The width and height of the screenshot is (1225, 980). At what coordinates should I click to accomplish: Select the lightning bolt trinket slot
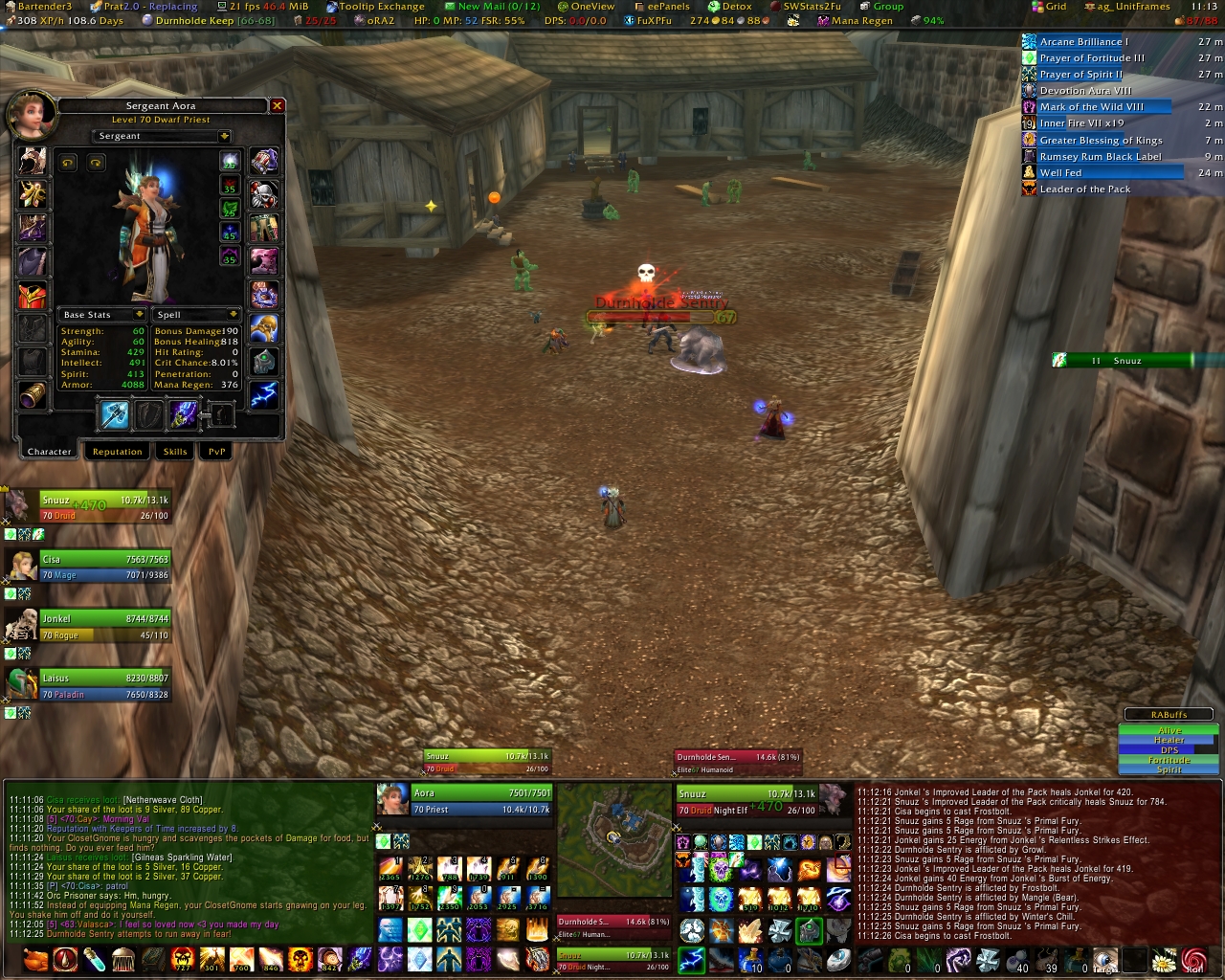264,394
